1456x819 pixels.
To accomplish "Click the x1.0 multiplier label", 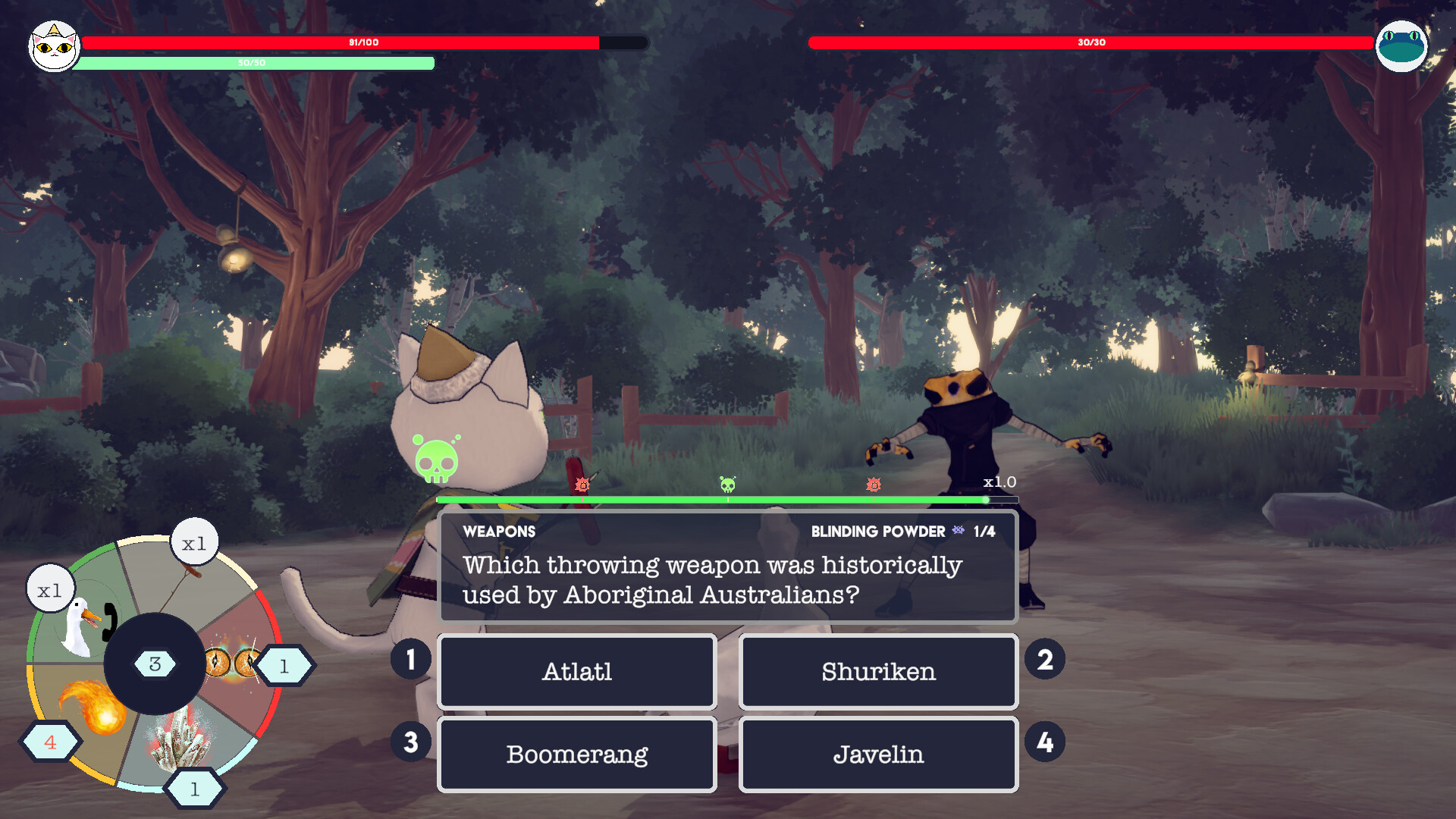I will point(999,482).
